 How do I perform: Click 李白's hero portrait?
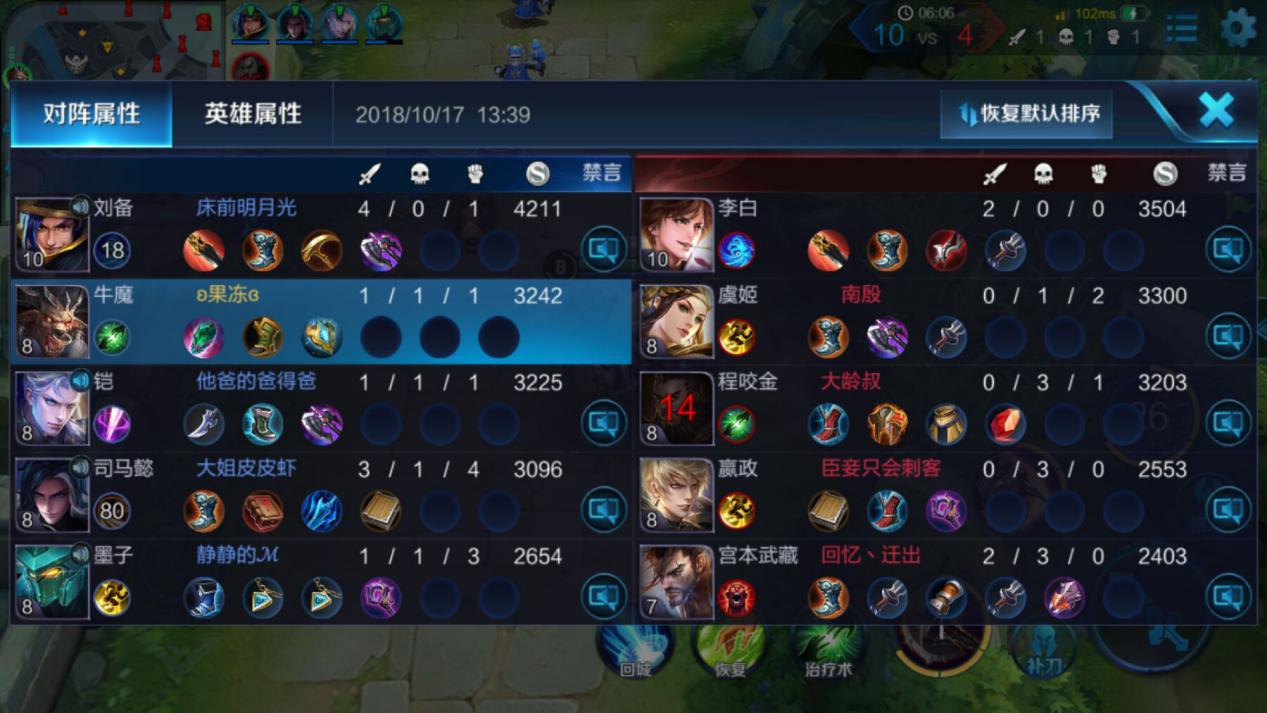[676, 235]
